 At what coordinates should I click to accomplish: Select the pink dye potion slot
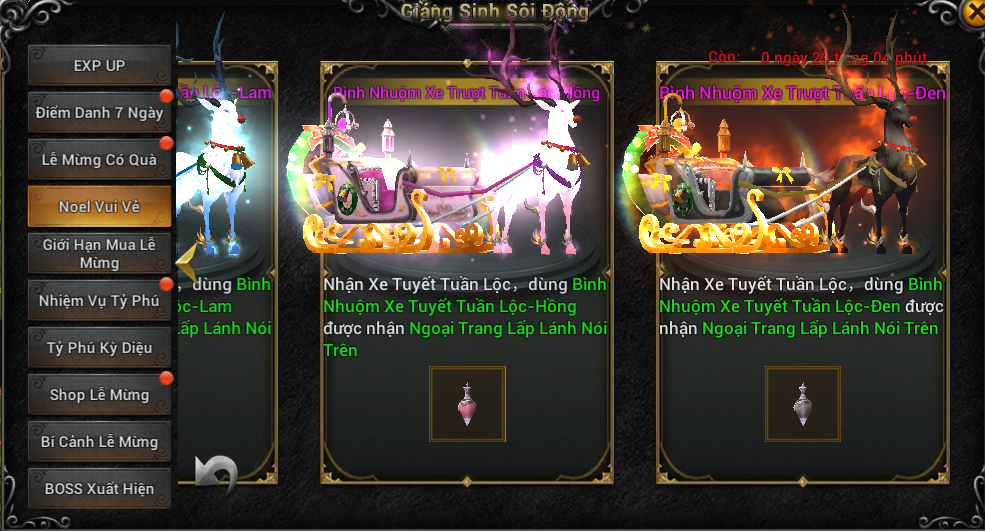(467, 404)
